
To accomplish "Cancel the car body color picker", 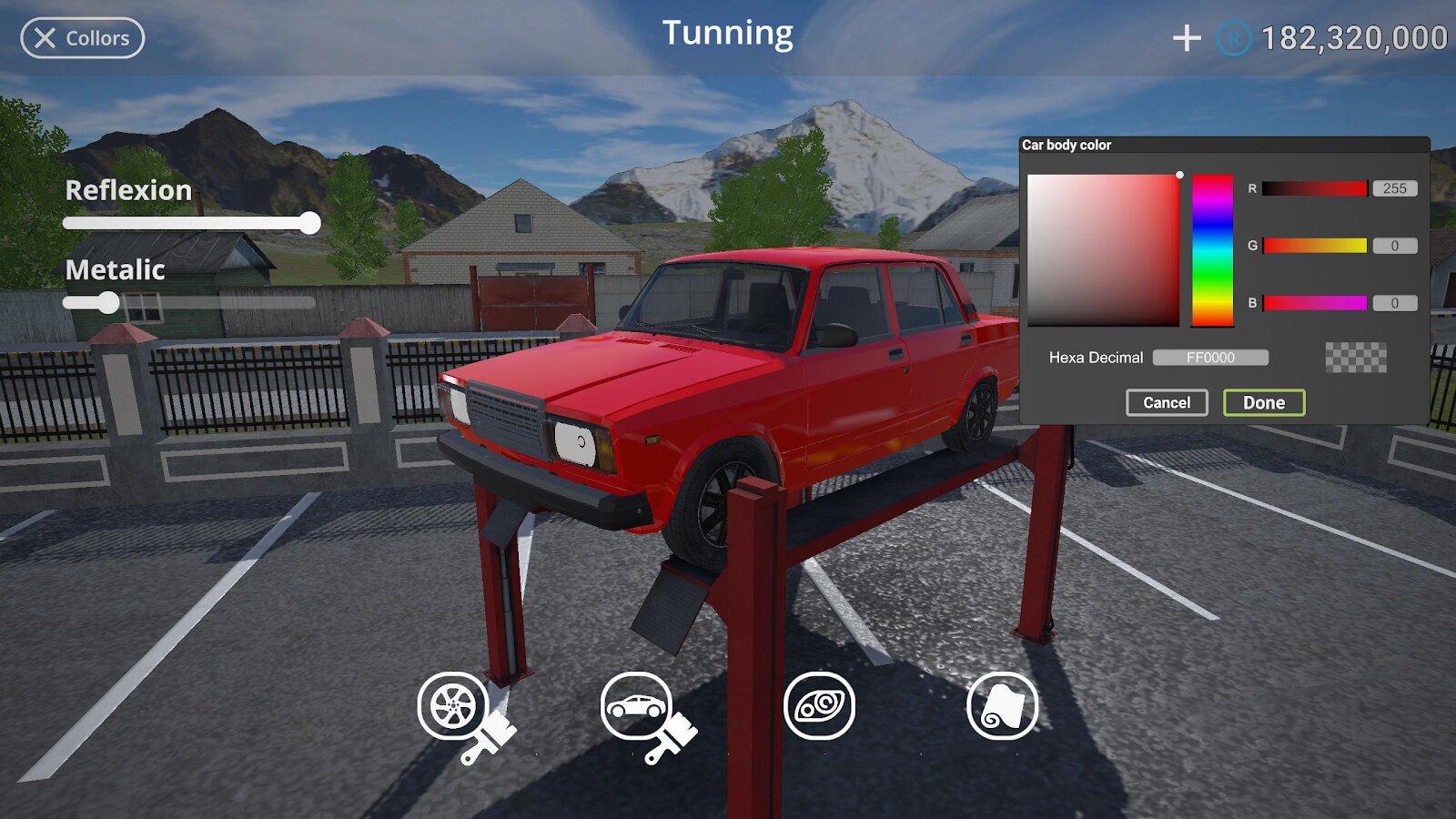I will (1166, 402).
